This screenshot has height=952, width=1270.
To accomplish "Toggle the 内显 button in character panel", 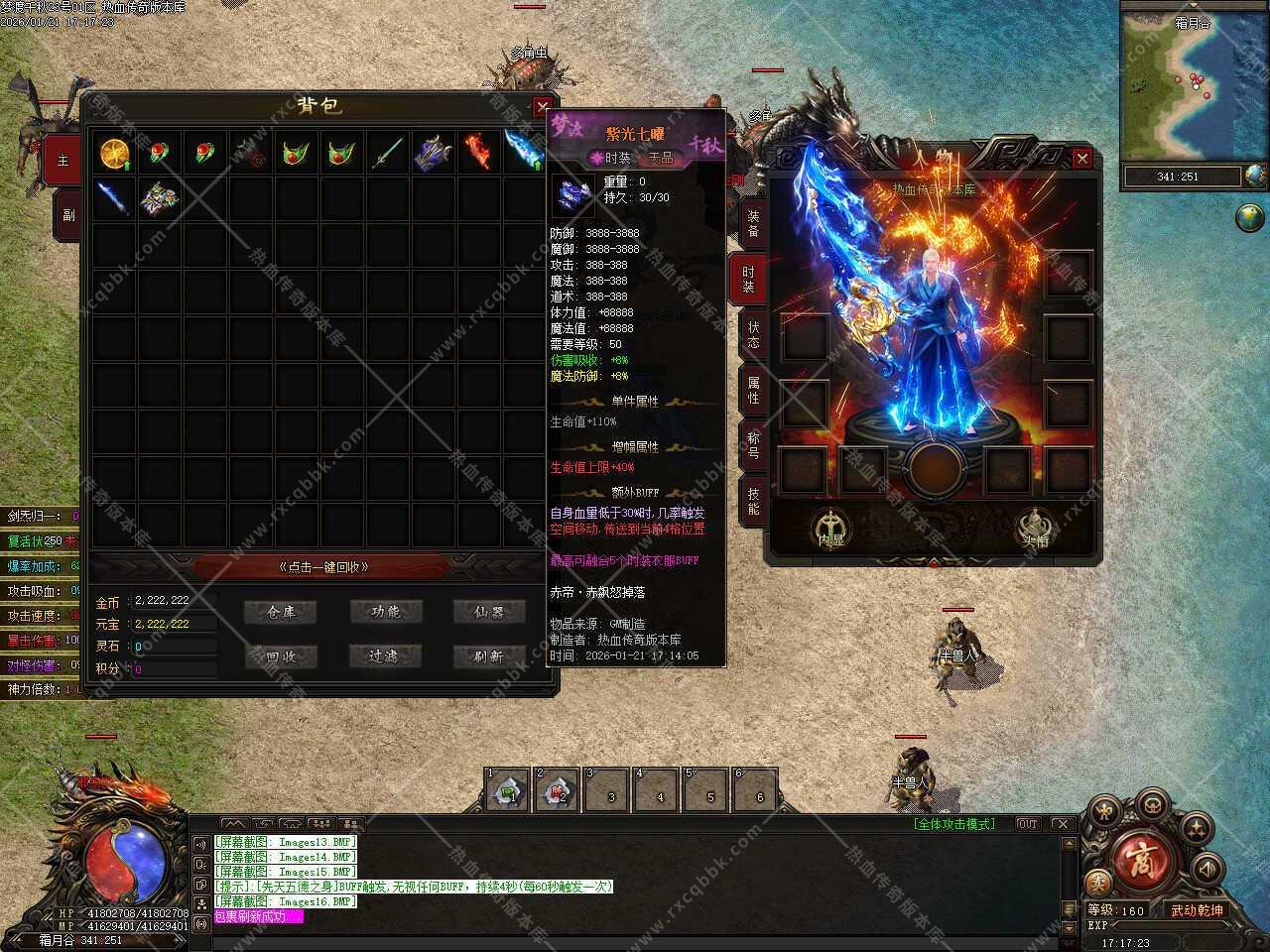I will [x=829, y=530].
